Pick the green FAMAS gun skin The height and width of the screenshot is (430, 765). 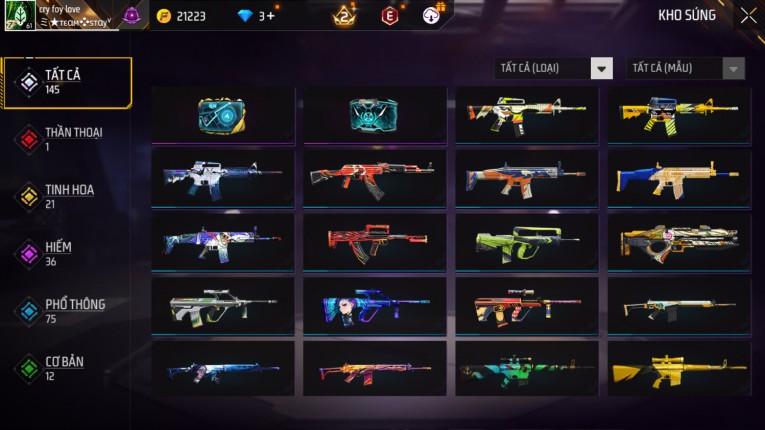[x=527, y=240]
